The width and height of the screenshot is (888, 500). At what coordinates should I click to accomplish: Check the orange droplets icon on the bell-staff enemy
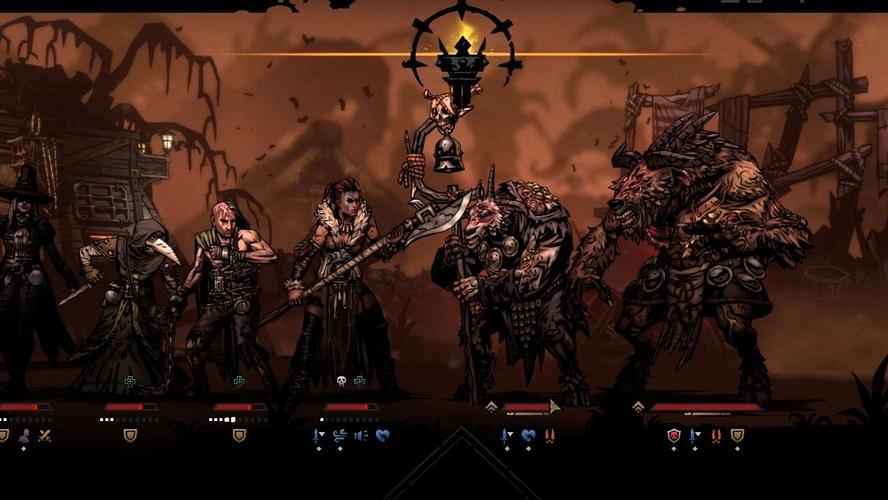pos(549,435)
